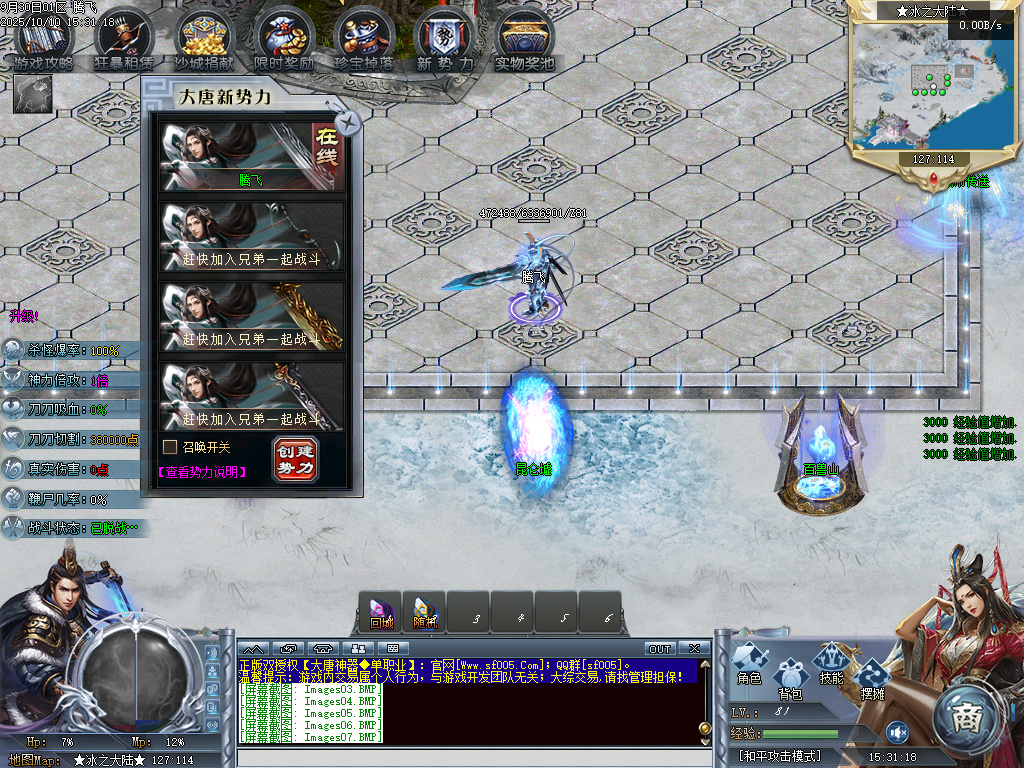Open the 技能 skills menu

pyautogui.click(x=831, y=665)
